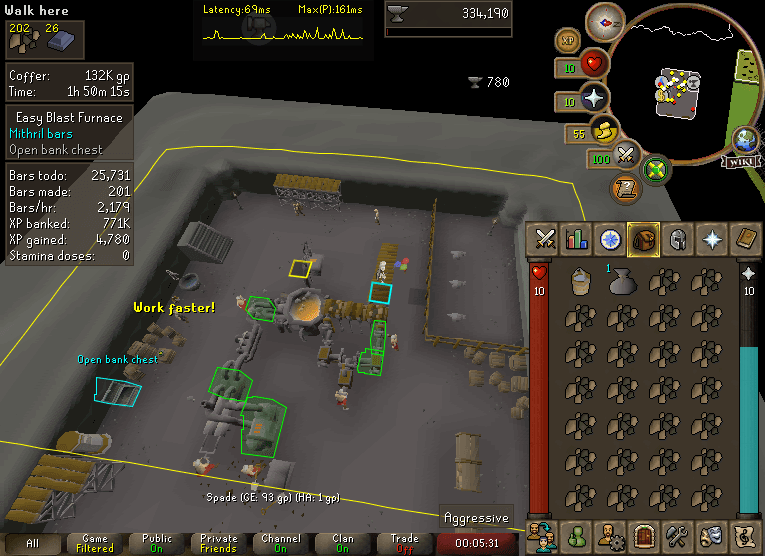The height and width of the screenshot is (556, 765).
Task: Click the Wiki lookup banner
Action: [742, 158]
